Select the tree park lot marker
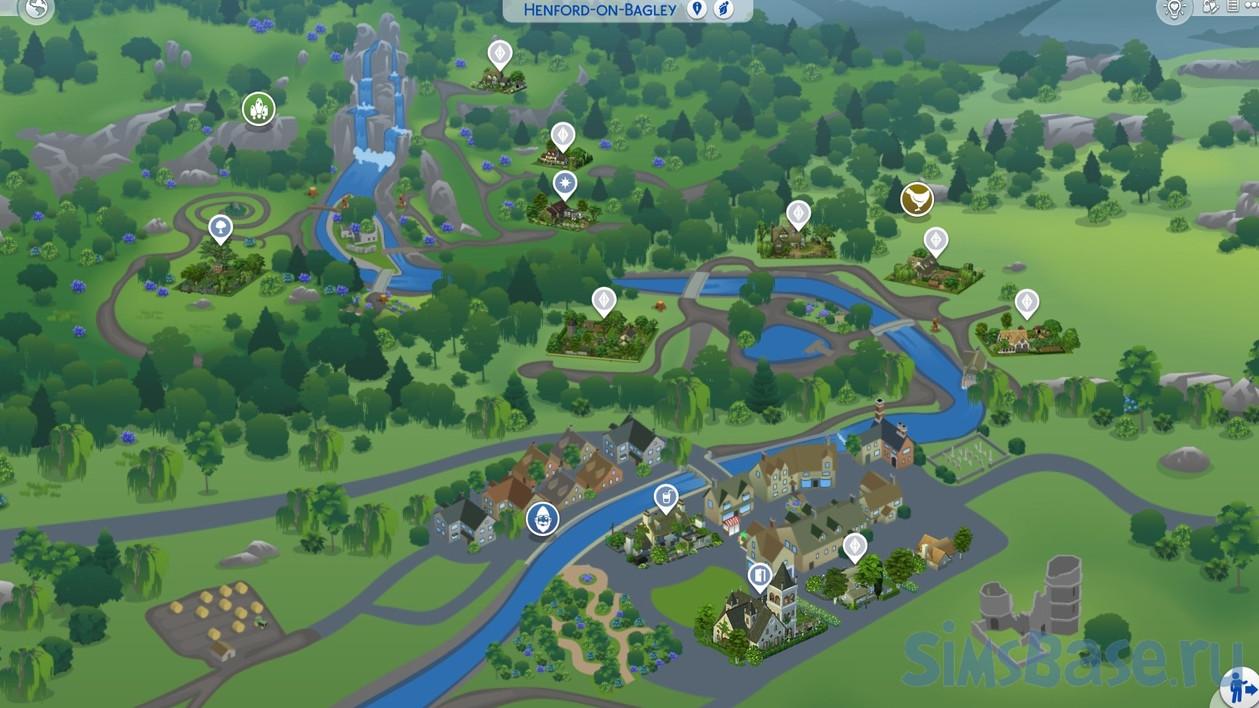 (x=220, y=229)
